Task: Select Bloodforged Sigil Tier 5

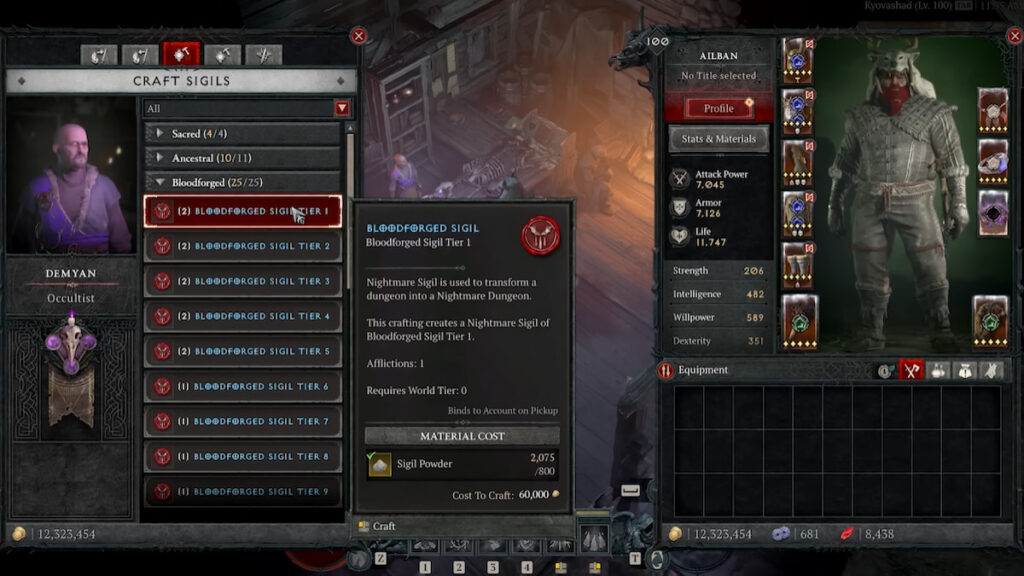Action: [x=243, y=351]
